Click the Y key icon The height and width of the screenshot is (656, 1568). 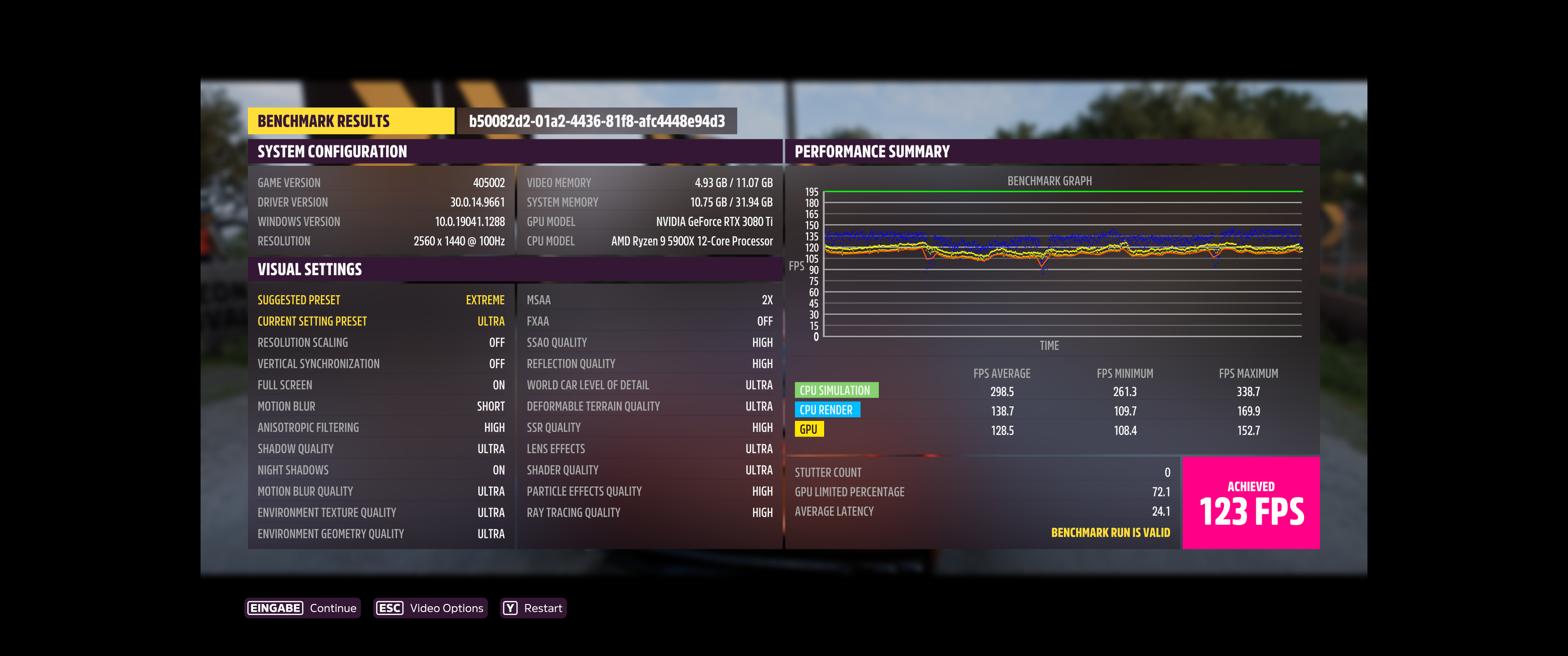510,607
